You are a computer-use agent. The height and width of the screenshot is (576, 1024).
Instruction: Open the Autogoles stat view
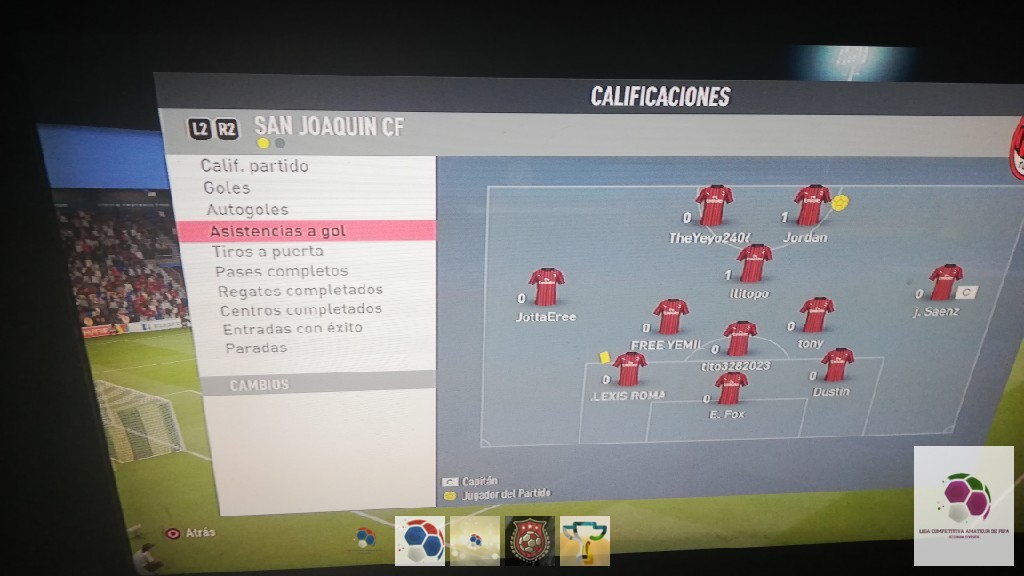(247, 210)
